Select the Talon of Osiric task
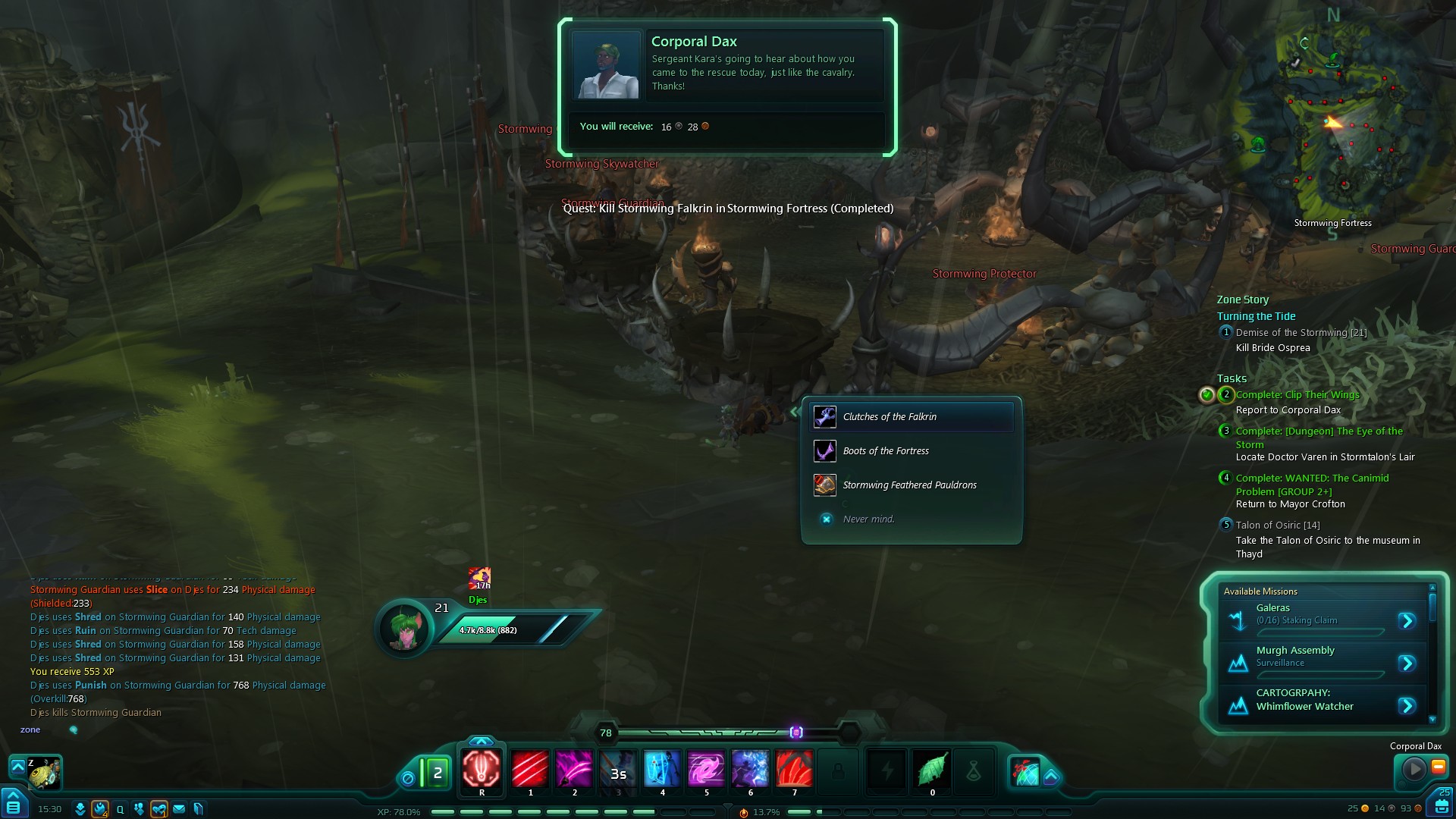The width and height of the screenshot is (1456, 819). [x=1277, y=526]
